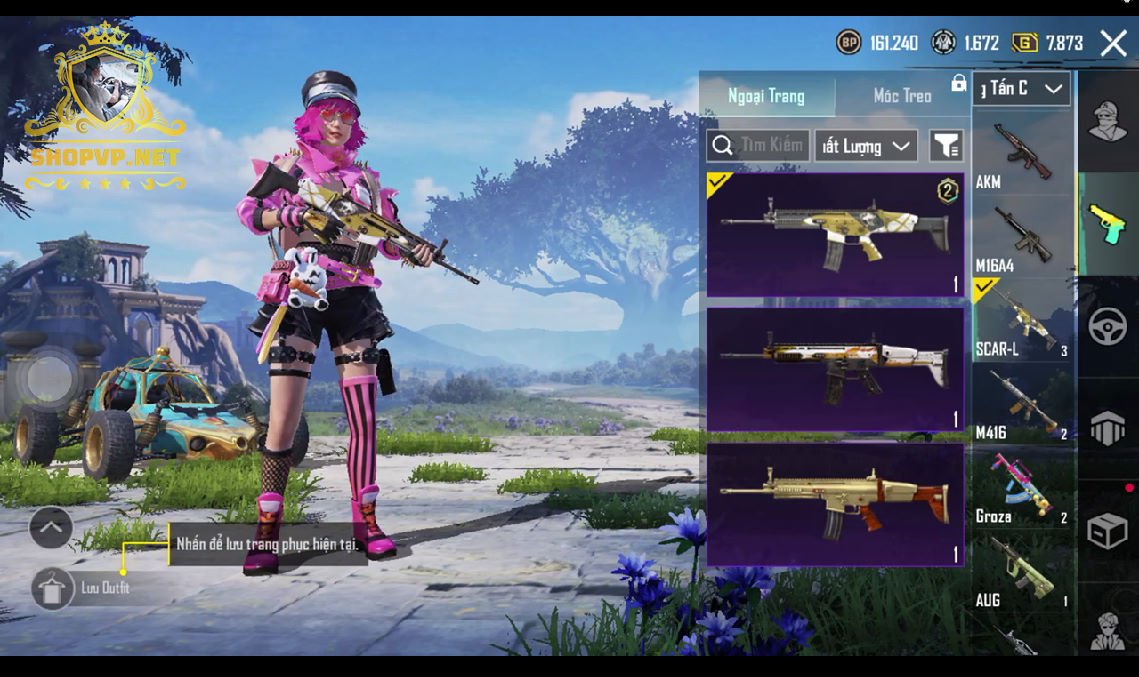Screen dimensions: 1139x677
Task: Choose SCAR-L in the weapon list
Action: (1022, 320)
